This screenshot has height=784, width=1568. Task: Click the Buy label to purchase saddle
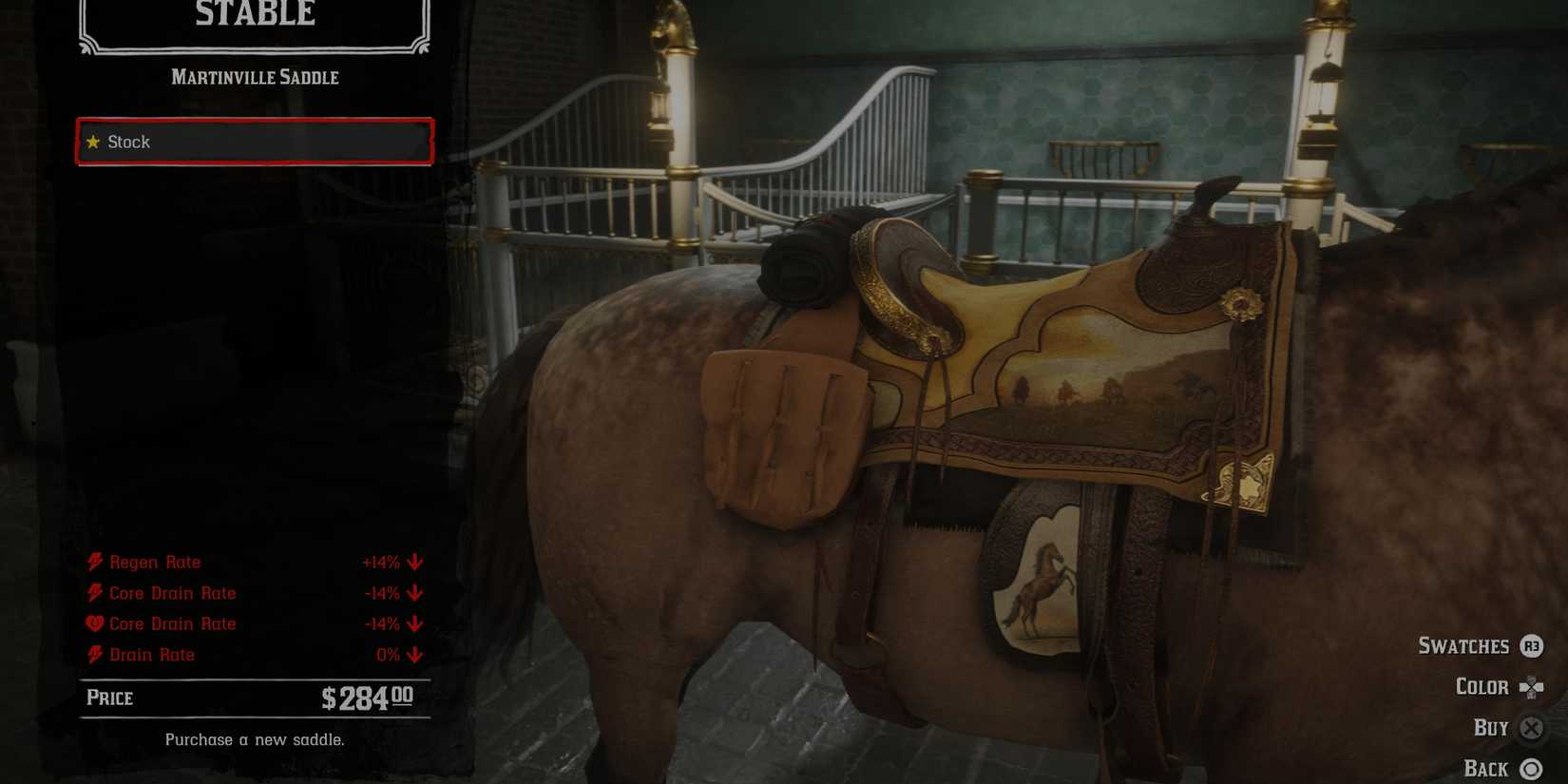coord(1492,728)
